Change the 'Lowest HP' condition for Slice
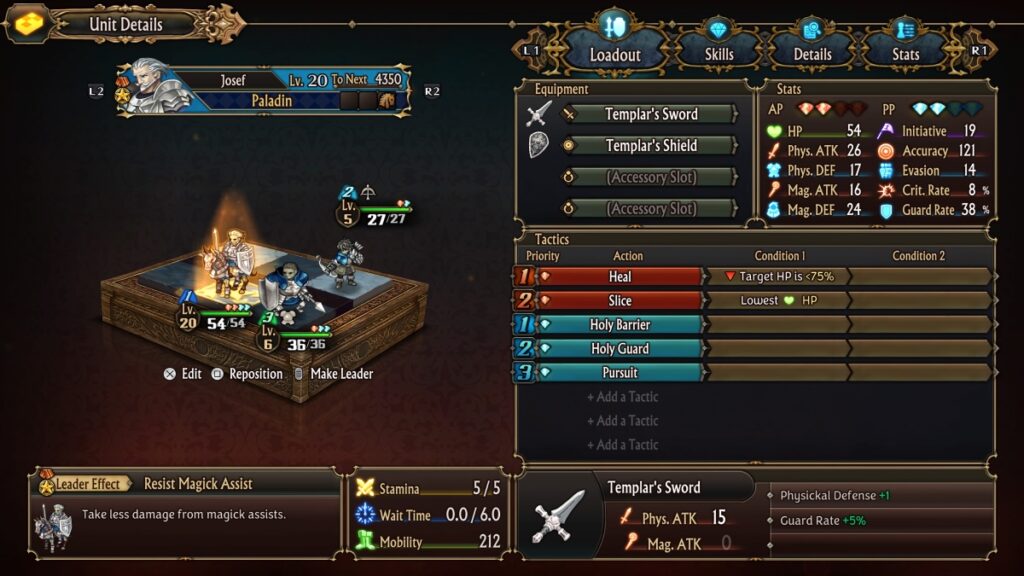 coord(776,301)
